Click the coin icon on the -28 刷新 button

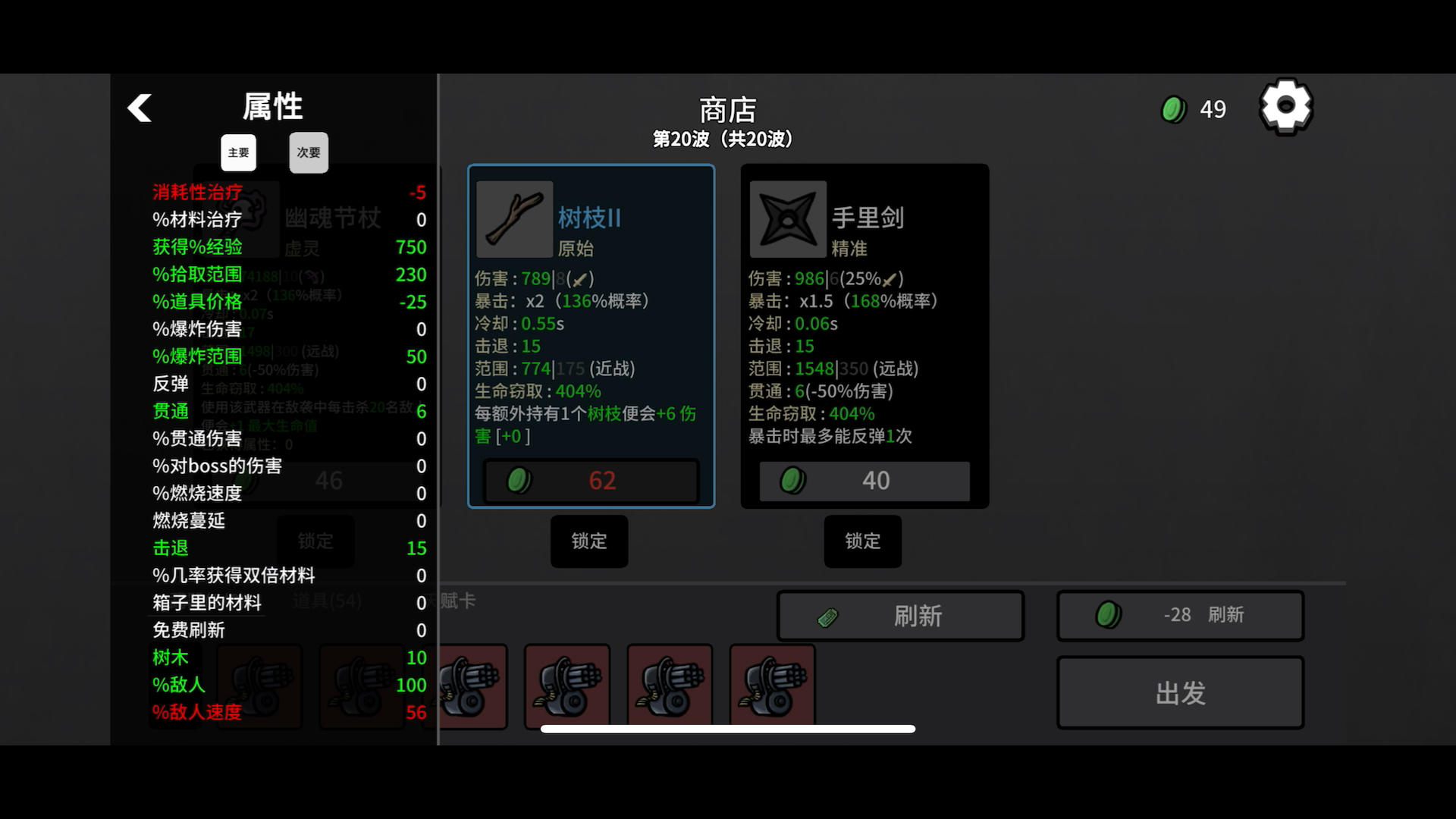pos(1109,615)
